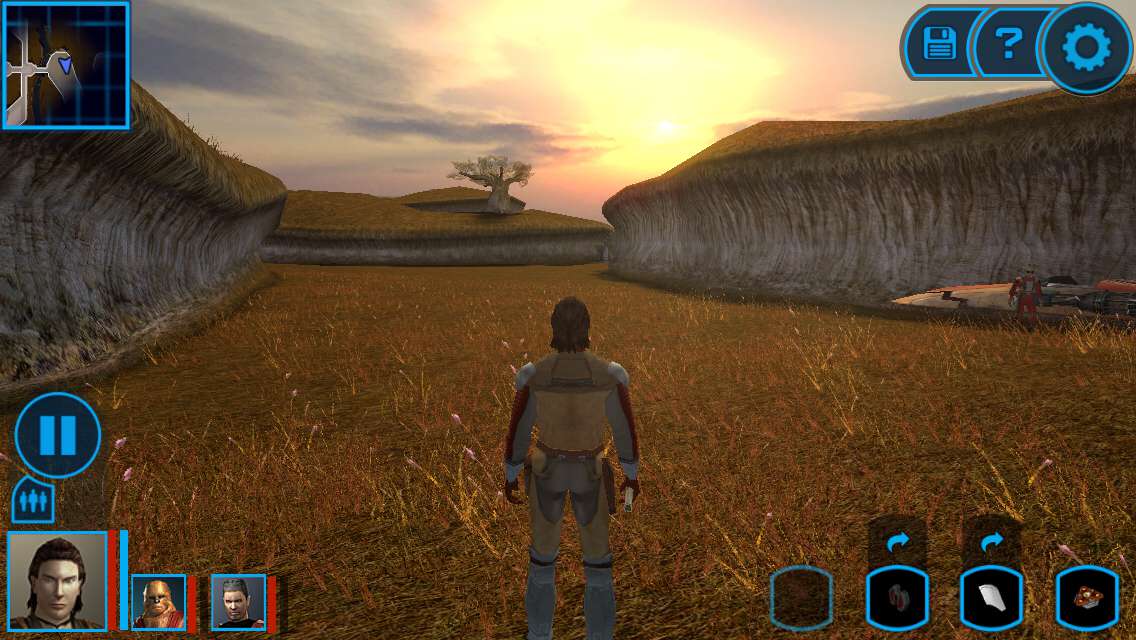Pause the game with the pause button
The height and width of the screenshot is (640, 1136).
pyautogui.click(x=57, y=435)
